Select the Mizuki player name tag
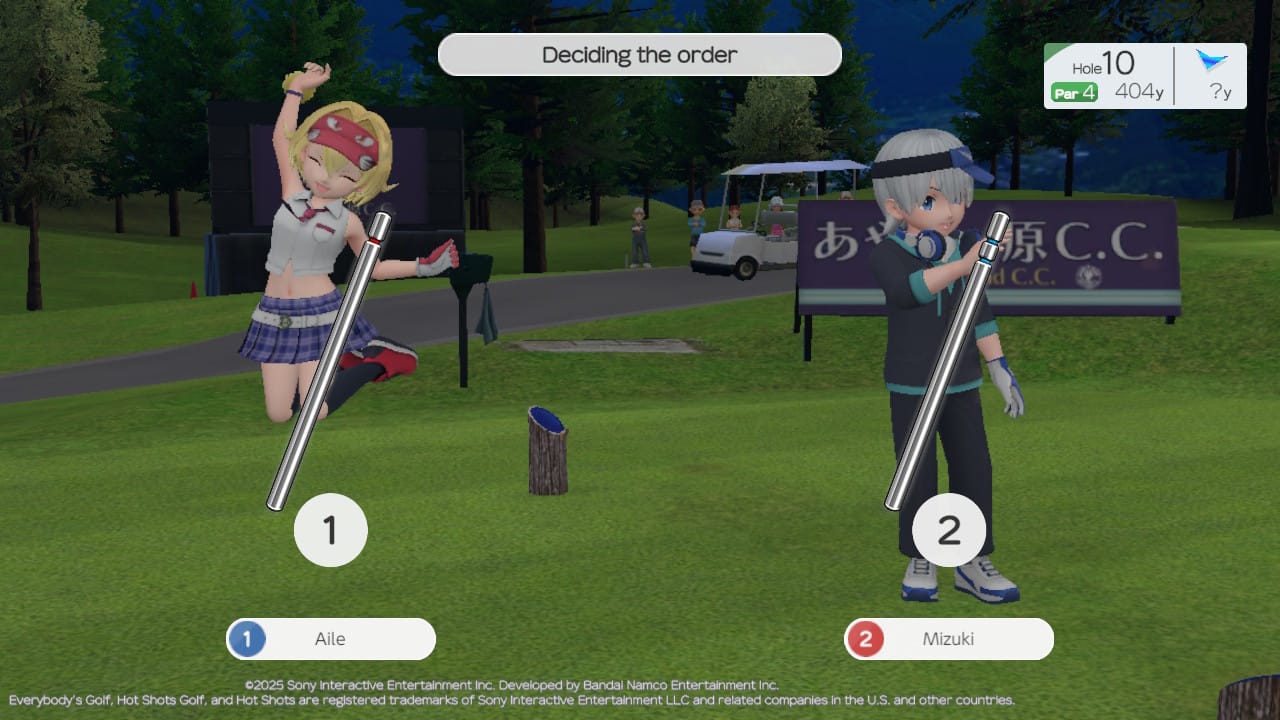This screenshot has height=720, width=1280. (948, 639)
